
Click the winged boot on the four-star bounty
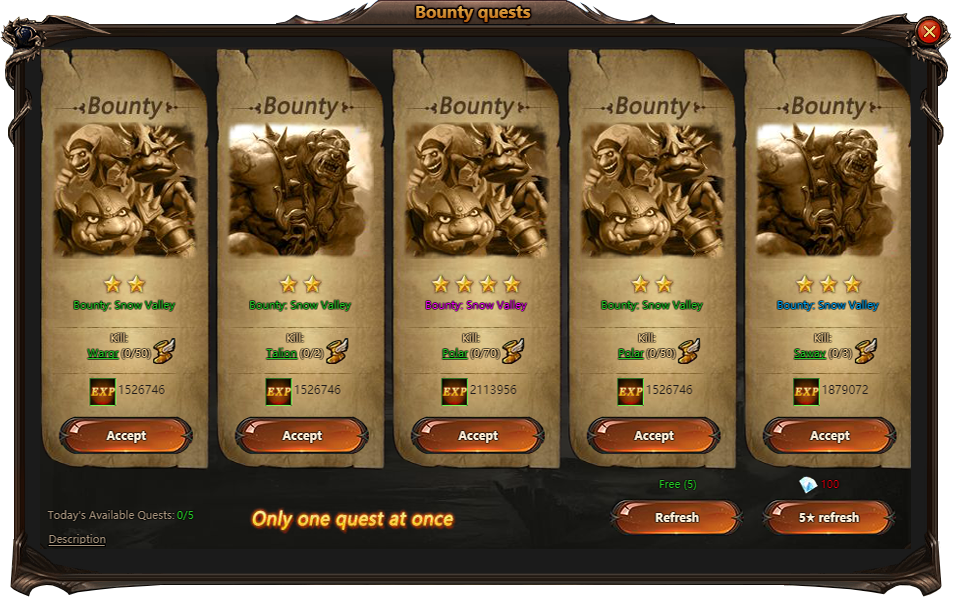[x=514, y=351]
